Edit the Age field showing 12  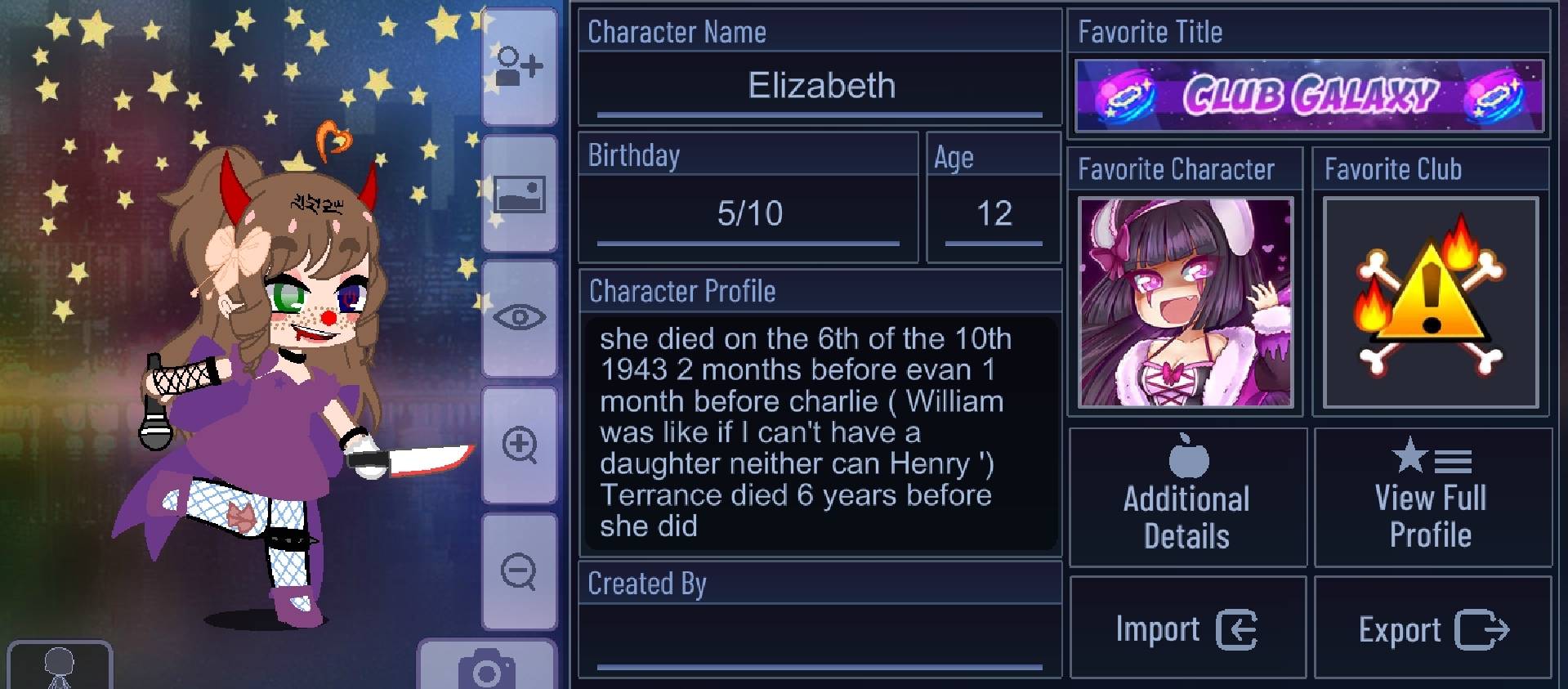994,214
